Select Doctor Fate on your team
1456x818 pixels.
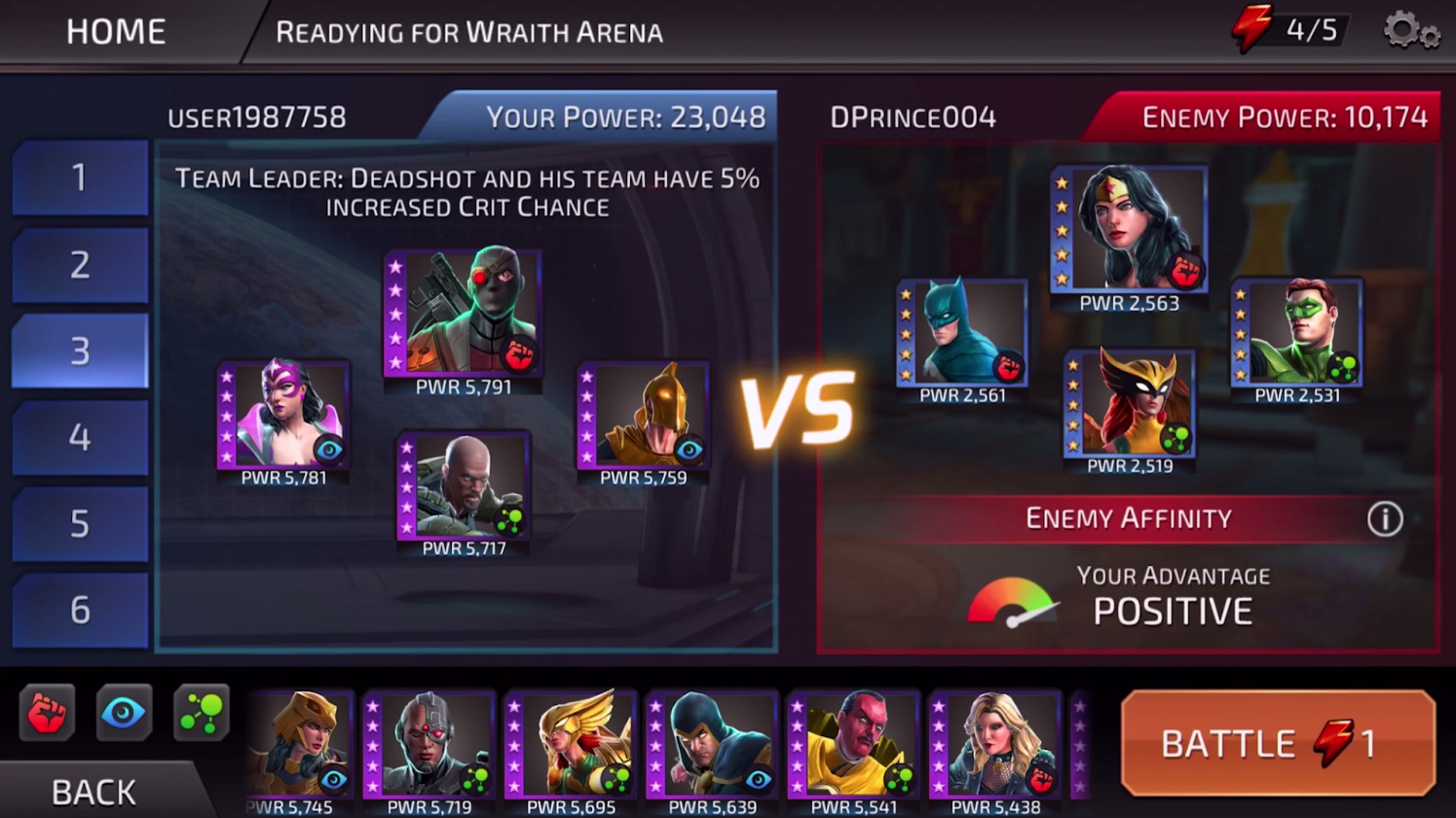(x=644, y=416)
